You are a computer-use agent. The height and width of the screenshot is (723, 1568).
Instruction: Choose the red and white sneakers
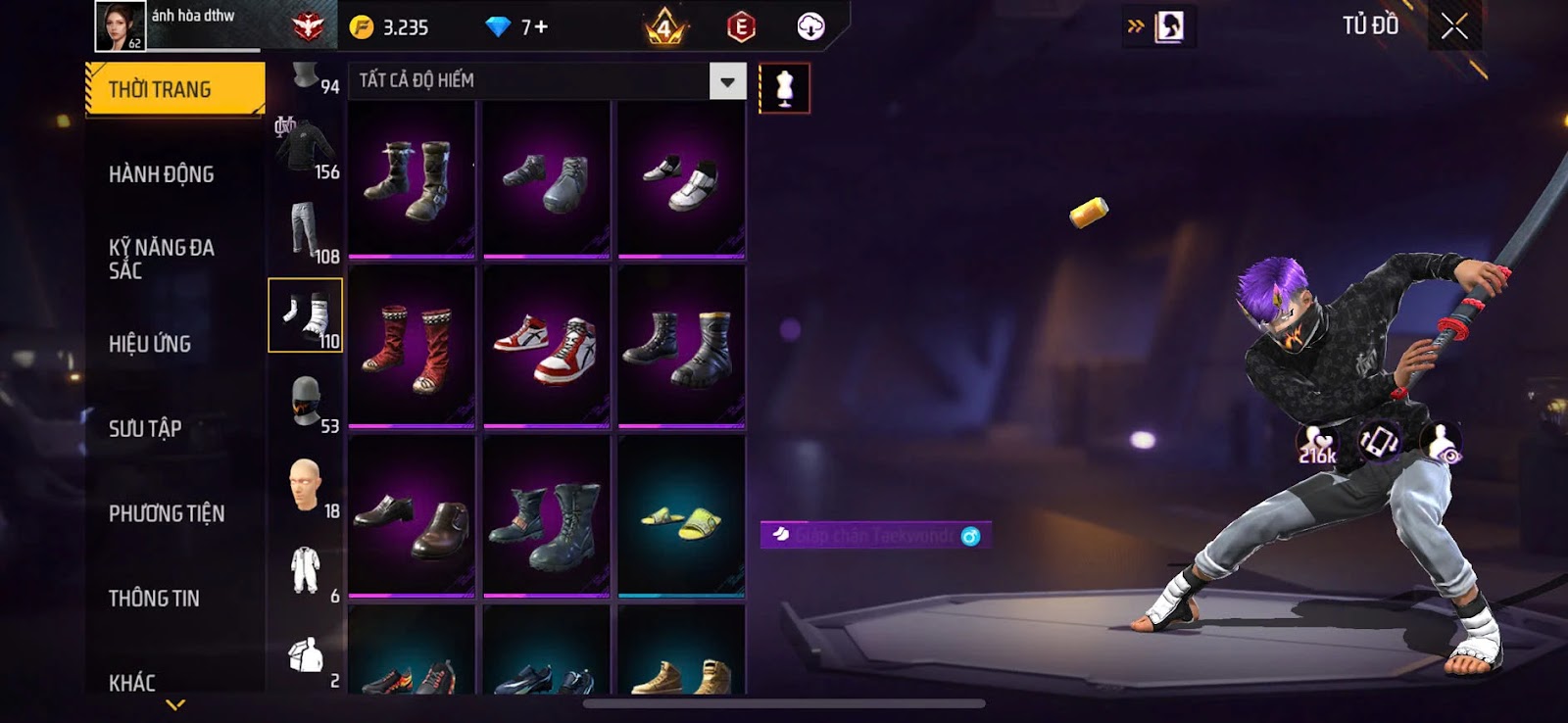coord(546,347)
